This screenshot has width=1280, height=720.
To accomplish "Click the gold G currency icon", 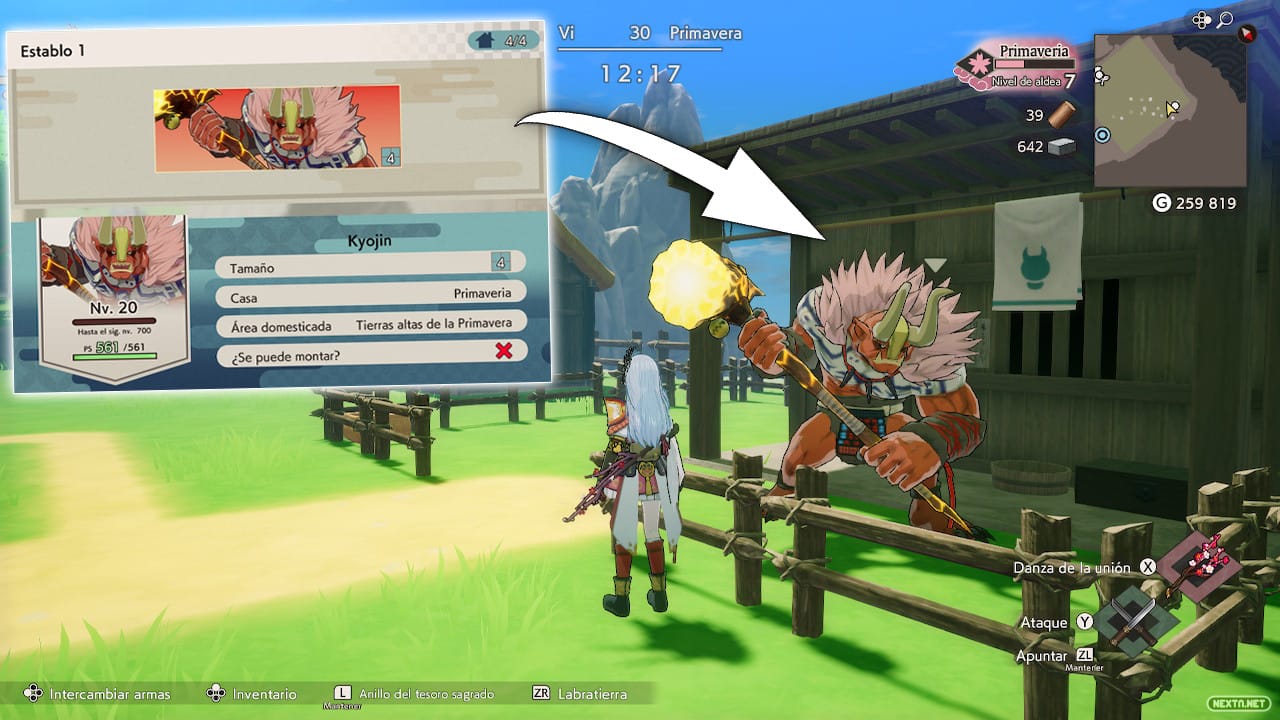I will (x=1161, y=203).
